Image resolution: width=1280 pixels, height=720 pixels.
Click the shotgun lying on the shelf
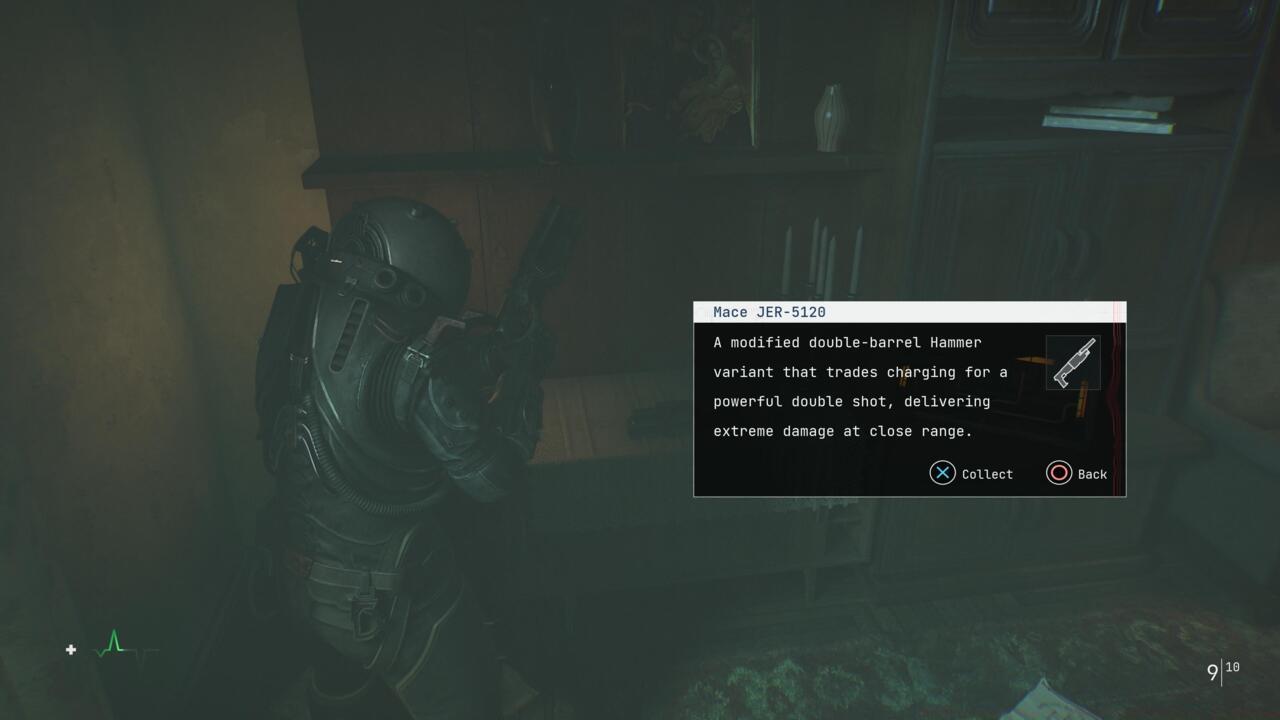tap(545, 250)
